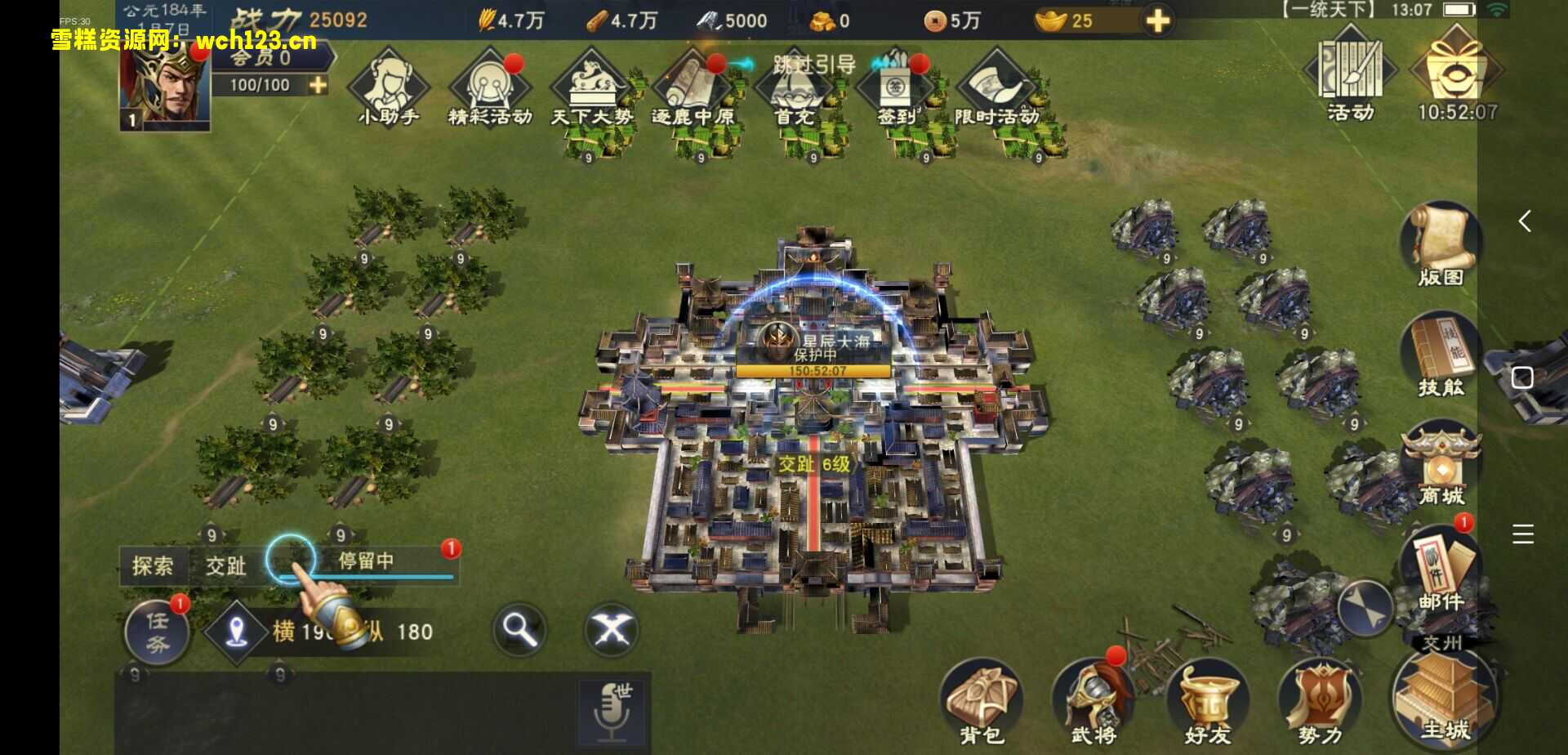Open the 邮件 mail inbox
The width and height of the screenshot is (1568, 755).
click(1439, 569)
